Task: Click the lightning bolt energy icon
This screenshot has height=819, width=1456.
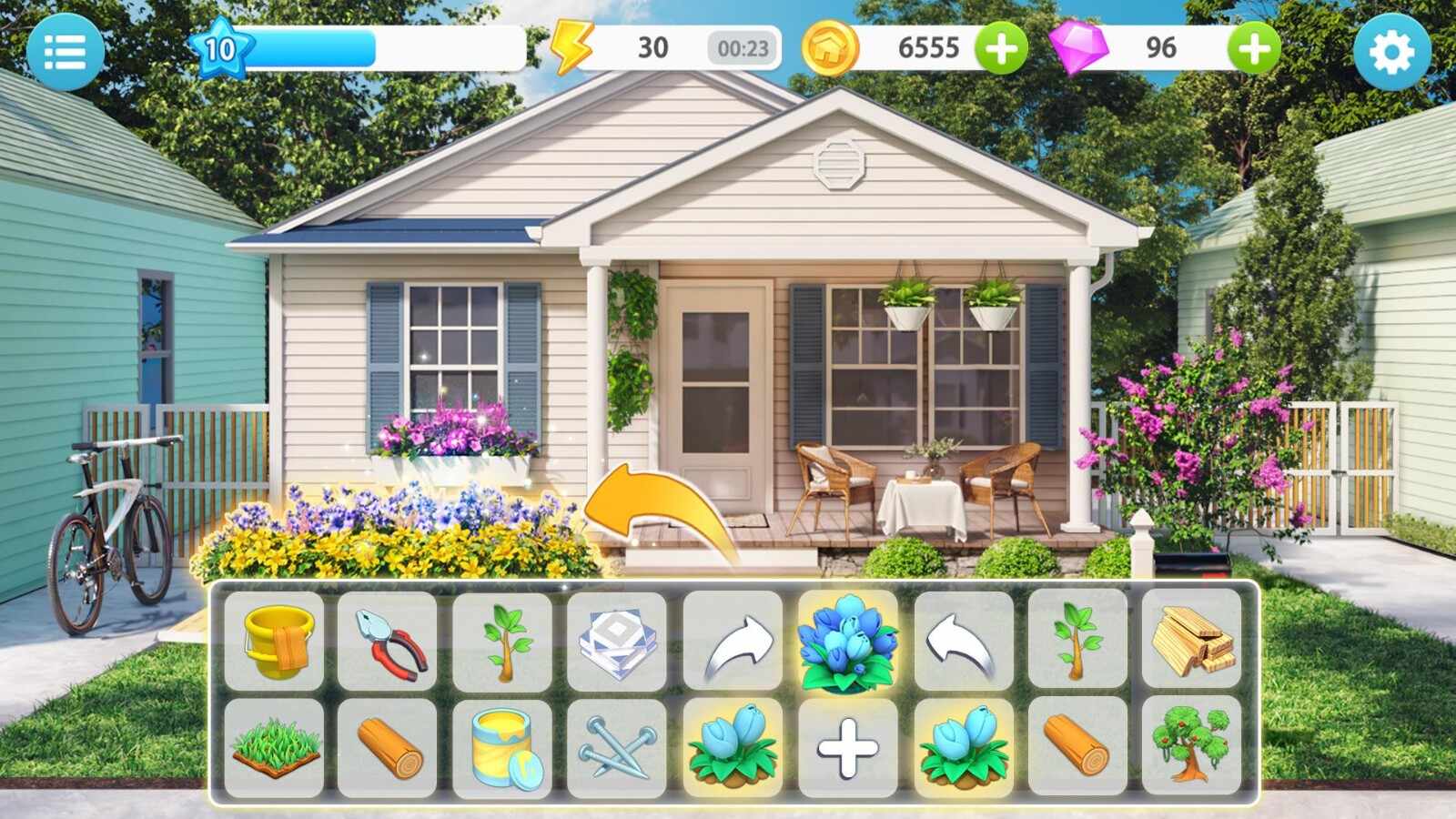Action: point(571,48)
